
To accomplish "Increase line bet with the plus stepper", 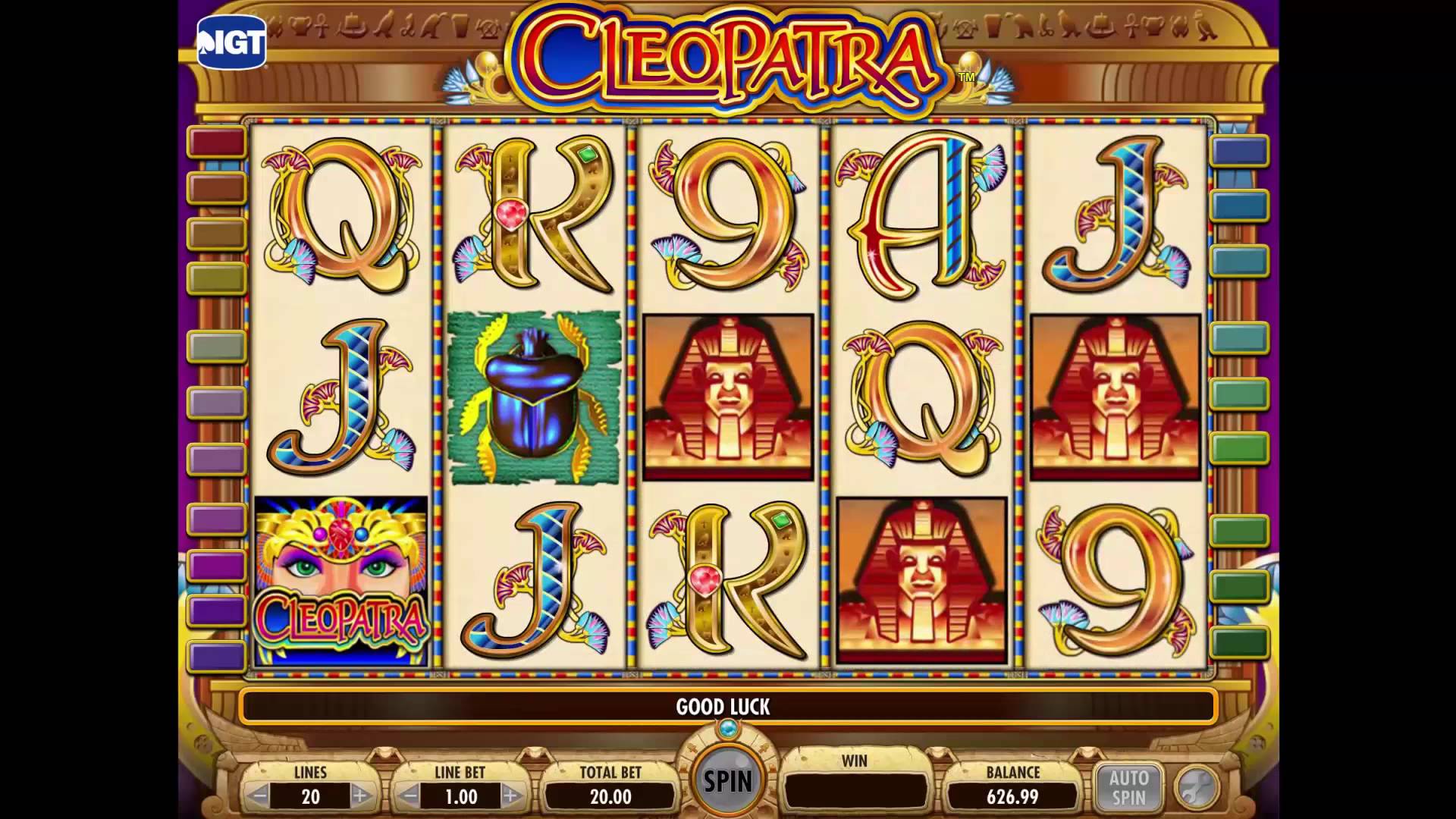I will 513,795.
